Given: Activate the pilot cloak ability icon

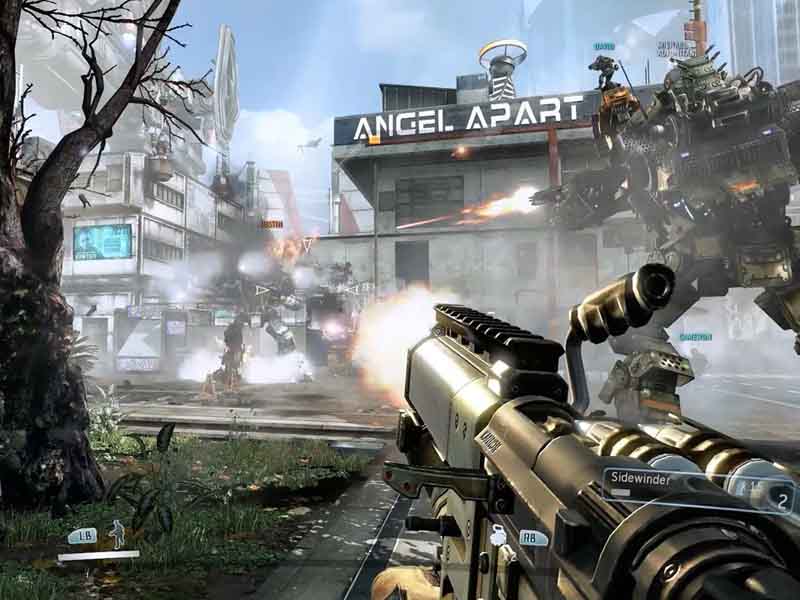Looking at the screenshot, I should tap(118, 534).
